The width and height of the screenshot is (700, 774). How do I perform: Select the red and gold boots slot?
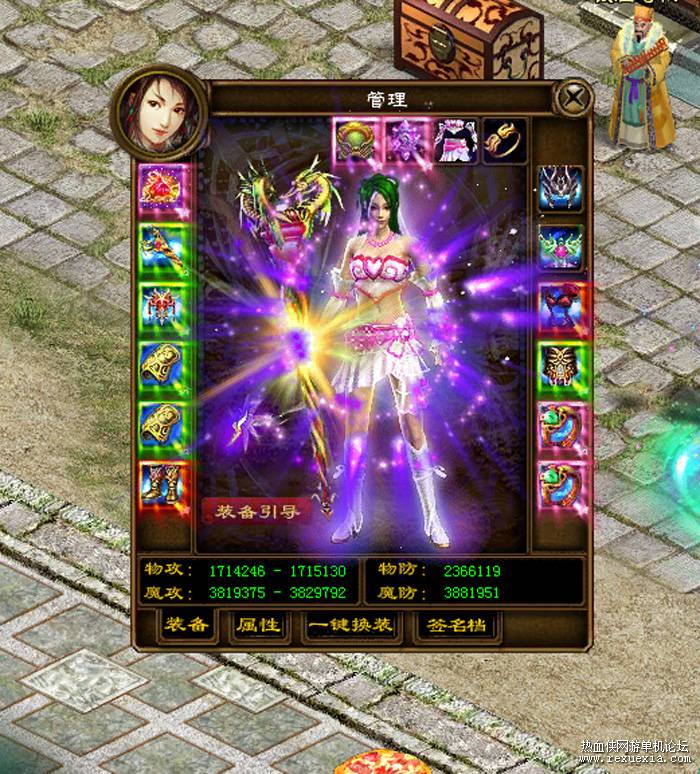coord(160,485)
